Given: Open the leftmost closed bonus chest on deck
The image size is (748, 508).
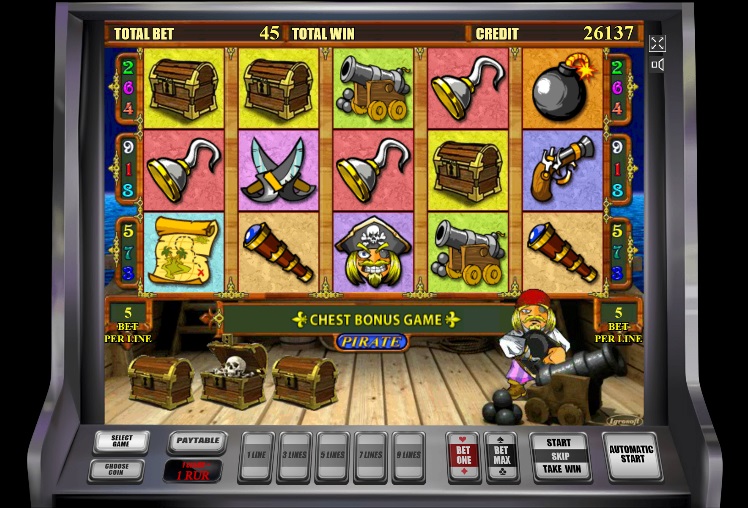Looking at the screenshot, I should [160, 381].
